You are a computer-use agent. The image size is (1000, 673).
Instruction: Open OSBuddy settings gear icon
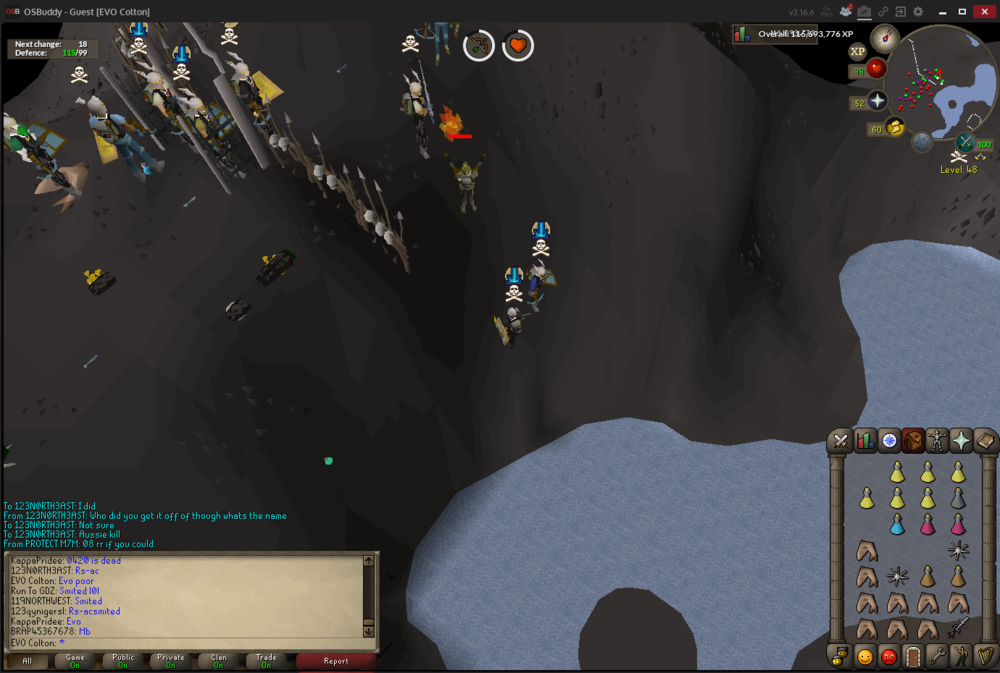[918, 11]
